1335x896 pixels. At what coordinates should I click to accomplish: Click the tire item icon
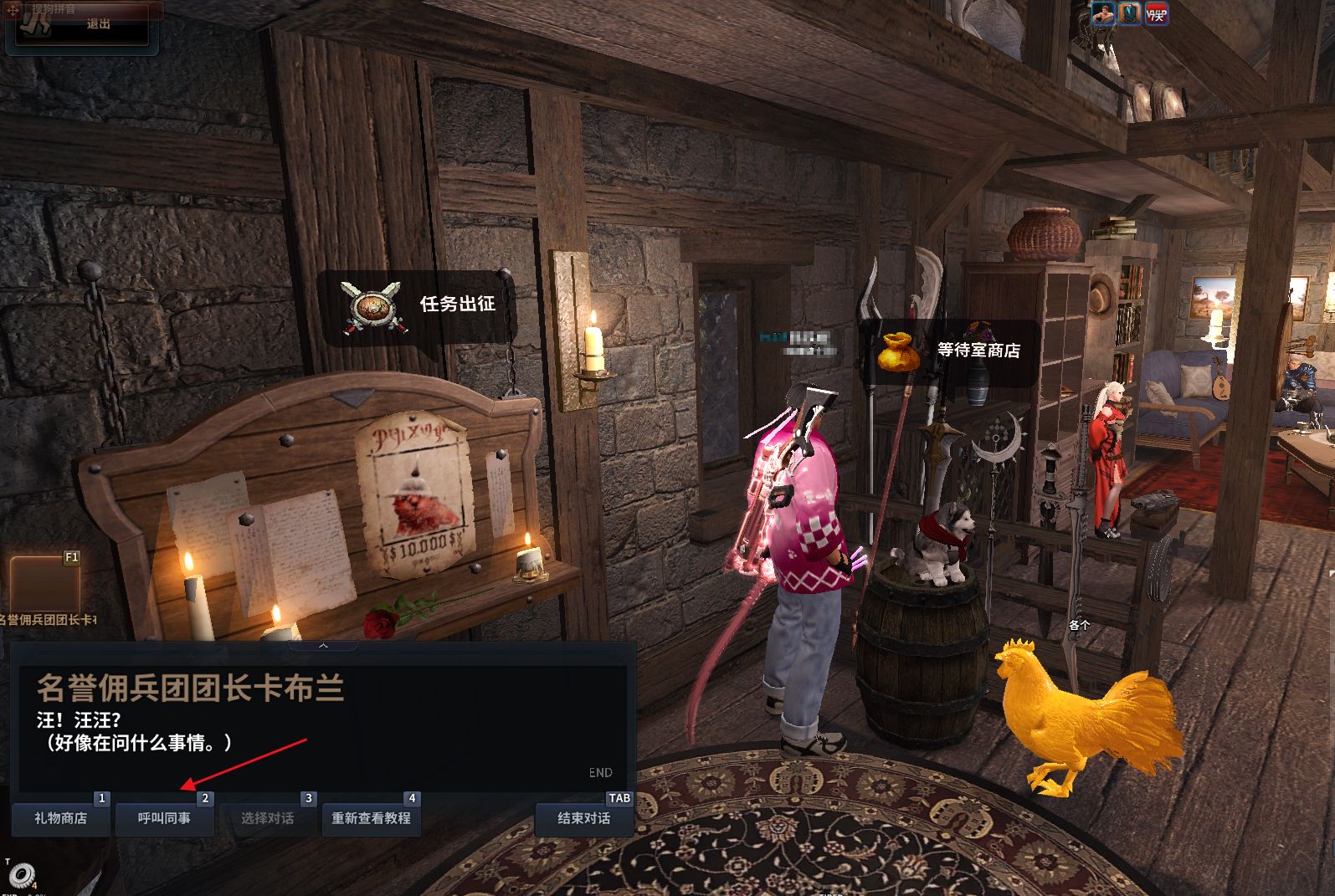pyautogui.click(x=22, y=874)
